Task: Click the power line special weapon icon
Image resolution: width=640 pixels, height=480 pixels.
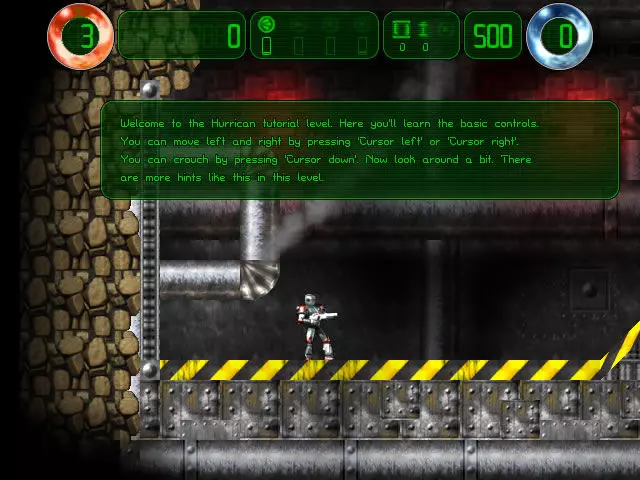Action: pos(403,28)
